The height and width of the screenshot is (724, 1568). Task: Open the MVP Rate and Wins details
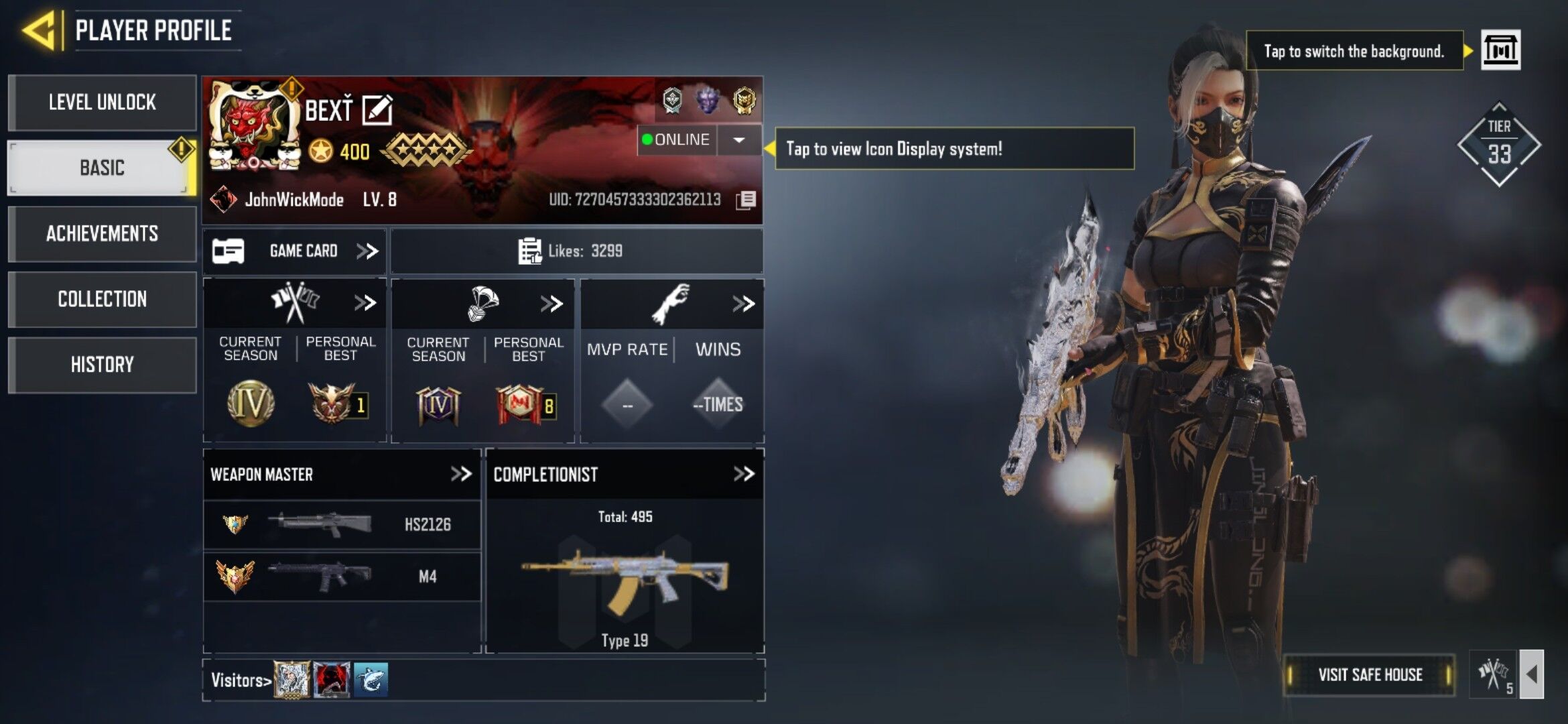click(742, 304)
